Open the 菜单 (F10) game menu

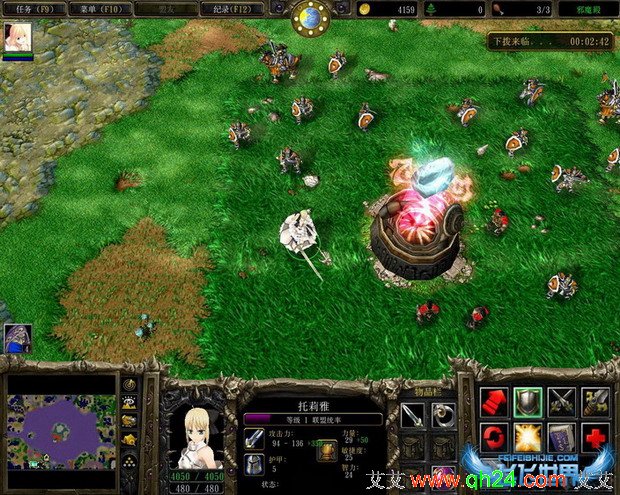point(96,9)
